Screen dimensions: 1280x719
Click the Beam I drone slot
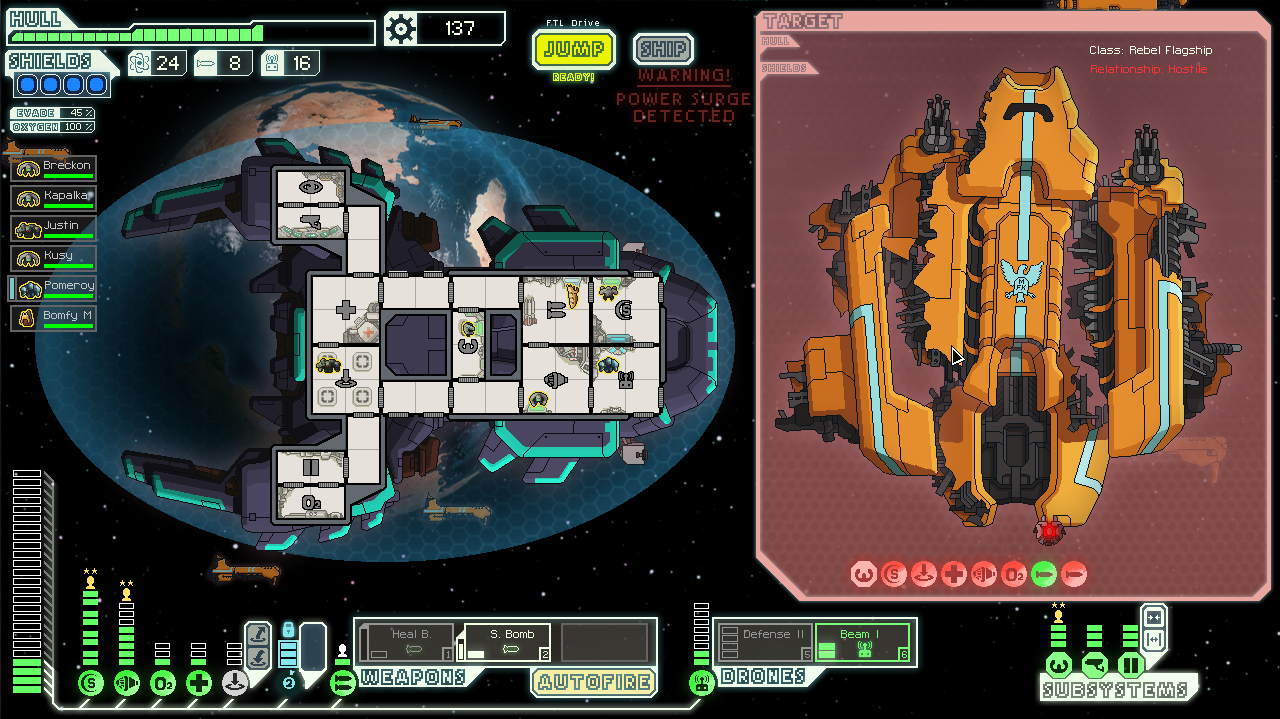pyautogui.click(x=862, y=642)
